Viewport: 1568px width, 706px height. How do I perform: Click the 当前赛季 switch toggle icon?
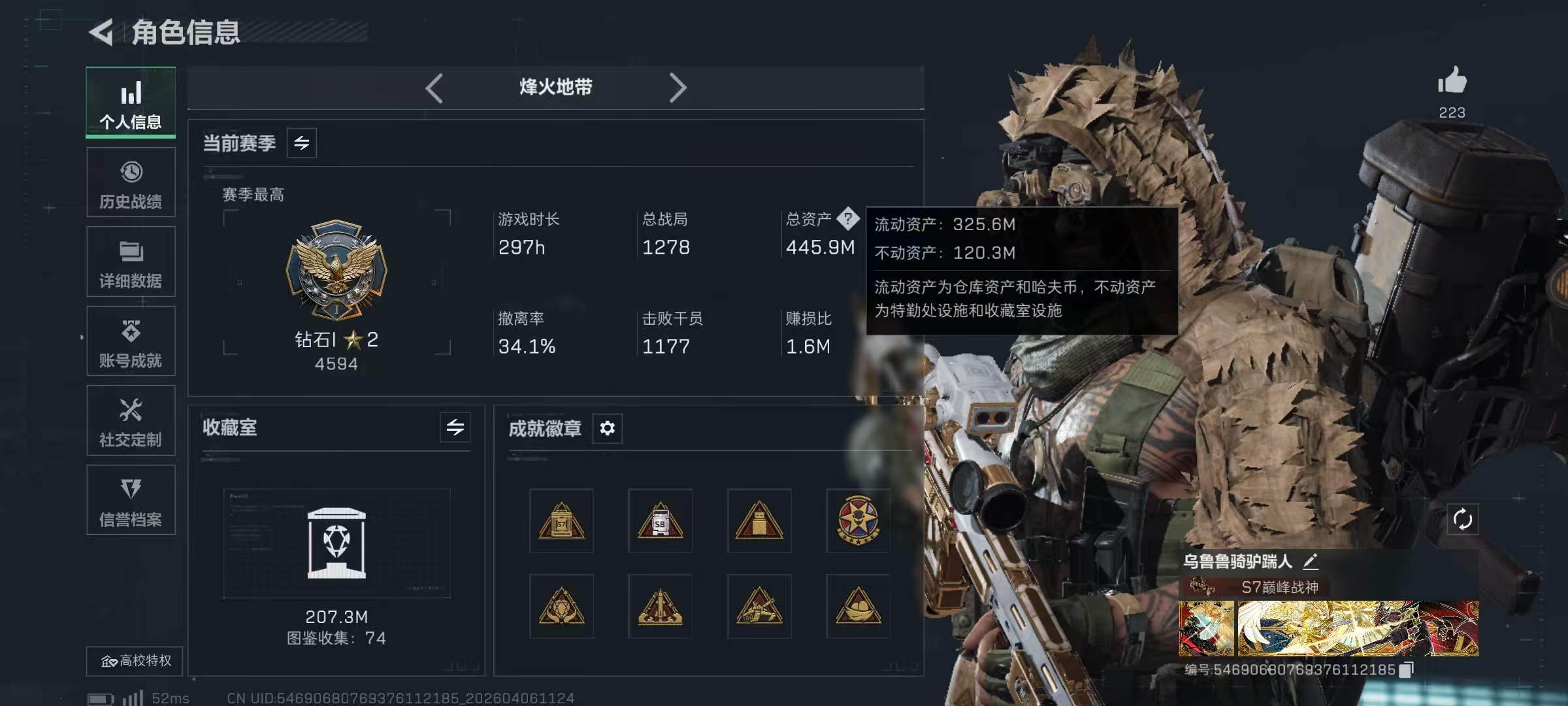[x=302, y=142]
